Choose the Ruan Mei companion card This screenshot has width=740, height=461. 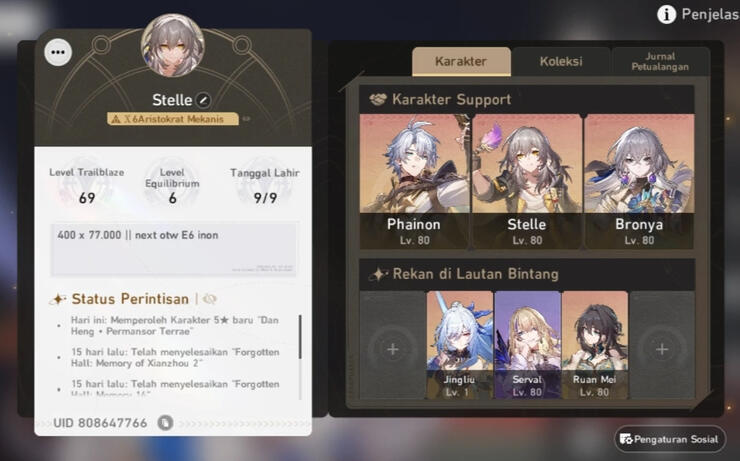[x=594, y=346]
